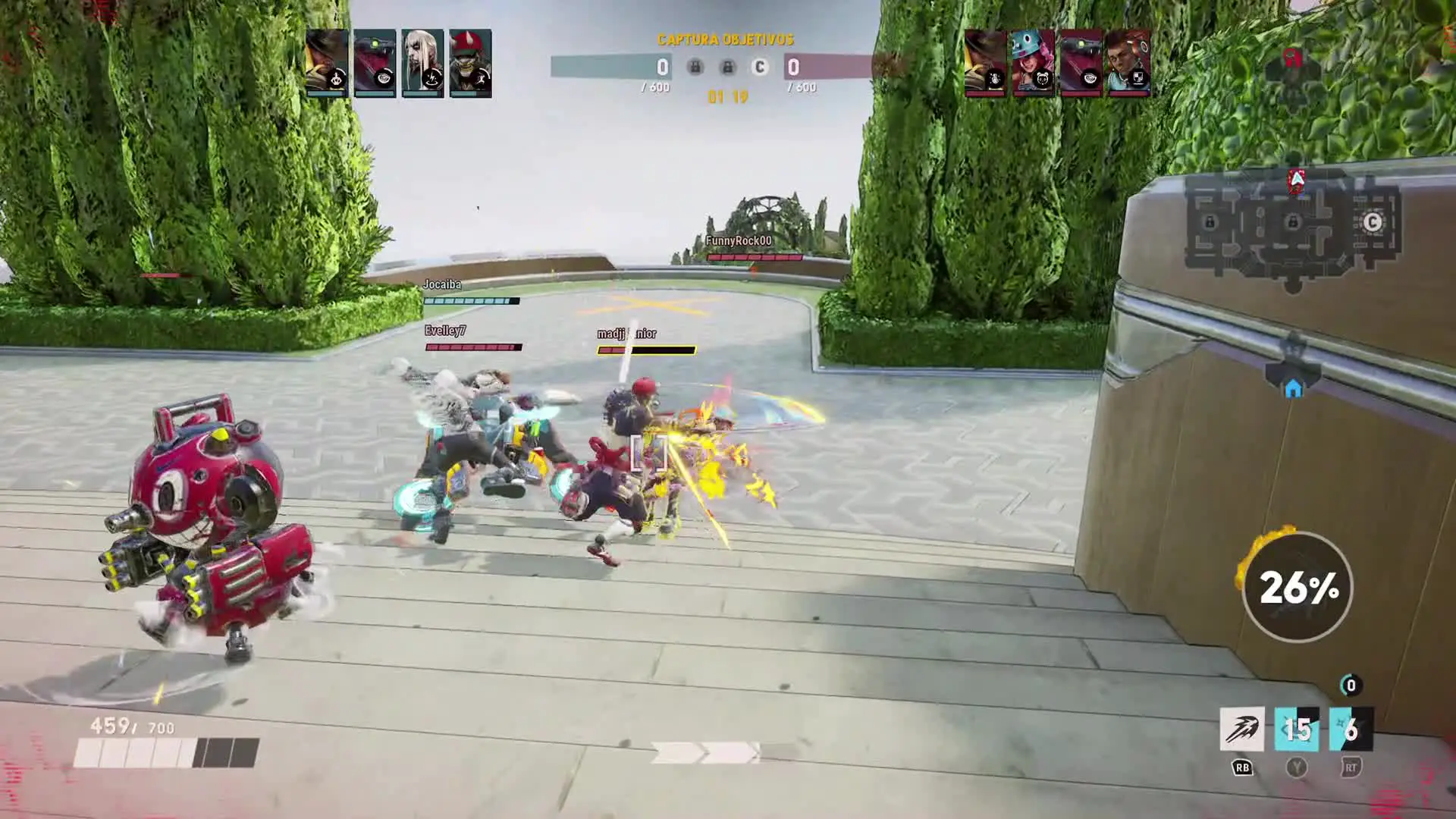This screenshot has width=1456, height=819.
Task: Select the ability on 15-second cooldown
Action: [x=1296, y=730]
